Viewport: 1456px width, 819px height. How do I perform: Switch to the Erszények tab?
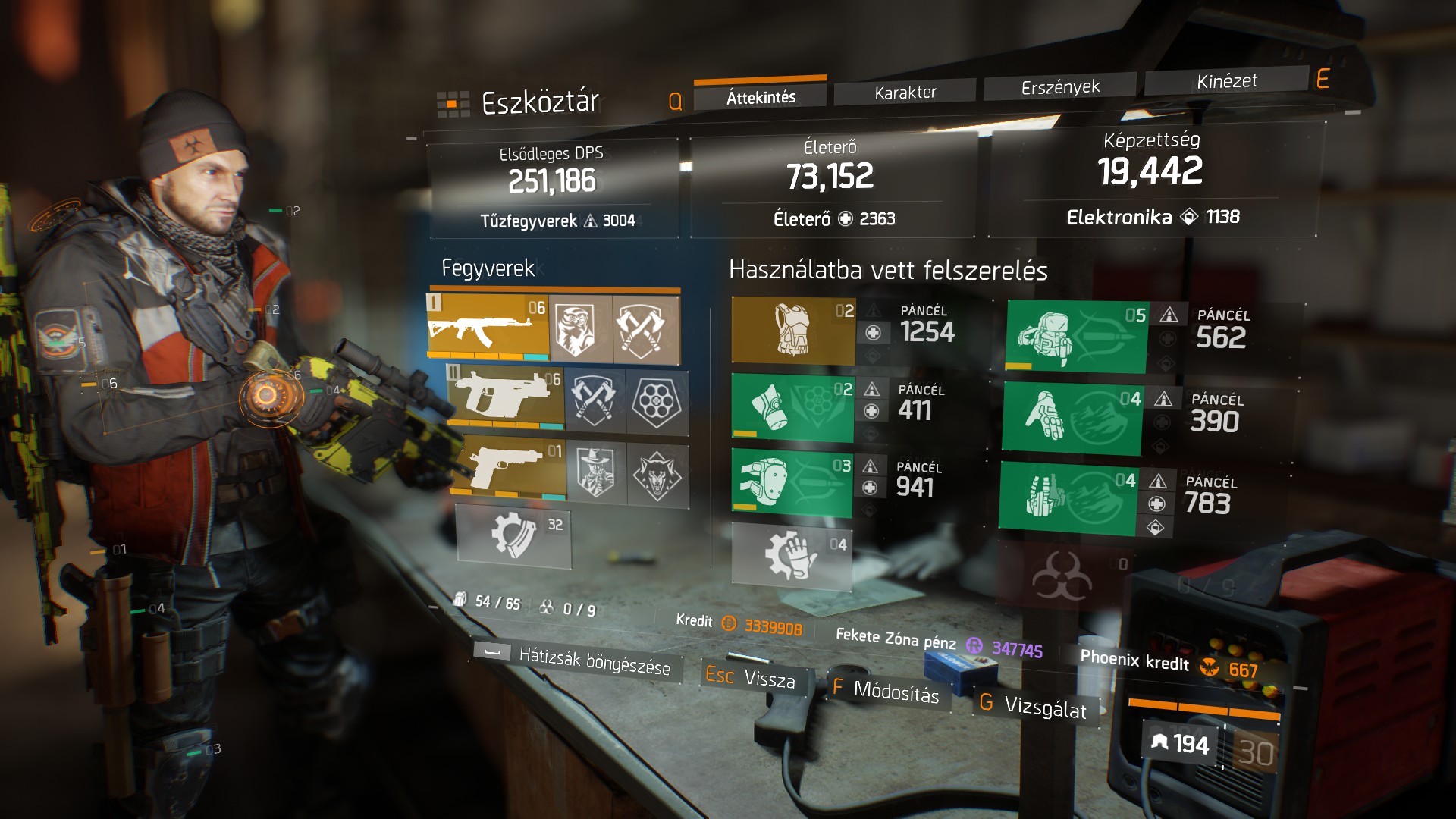[1059, 87]
